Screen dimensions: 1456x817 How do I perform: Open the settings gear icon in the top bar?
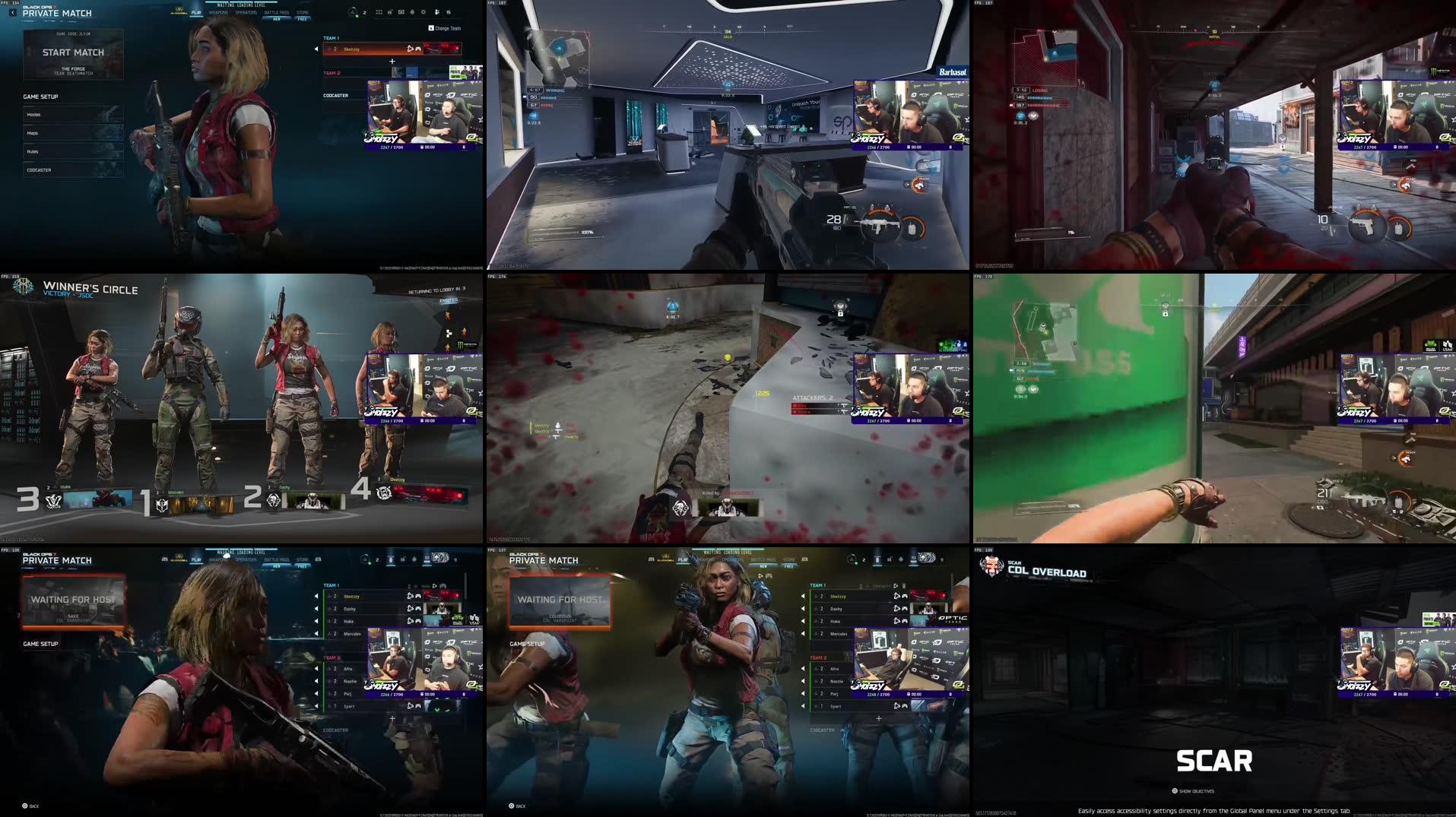point(424,11)
